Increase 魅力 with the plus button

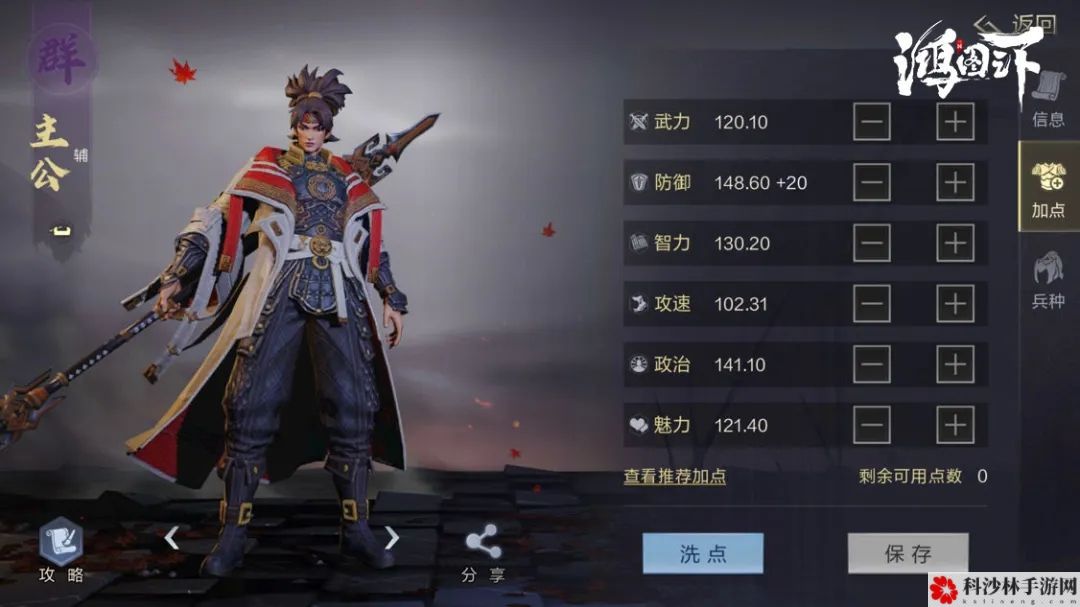point(955,426)
